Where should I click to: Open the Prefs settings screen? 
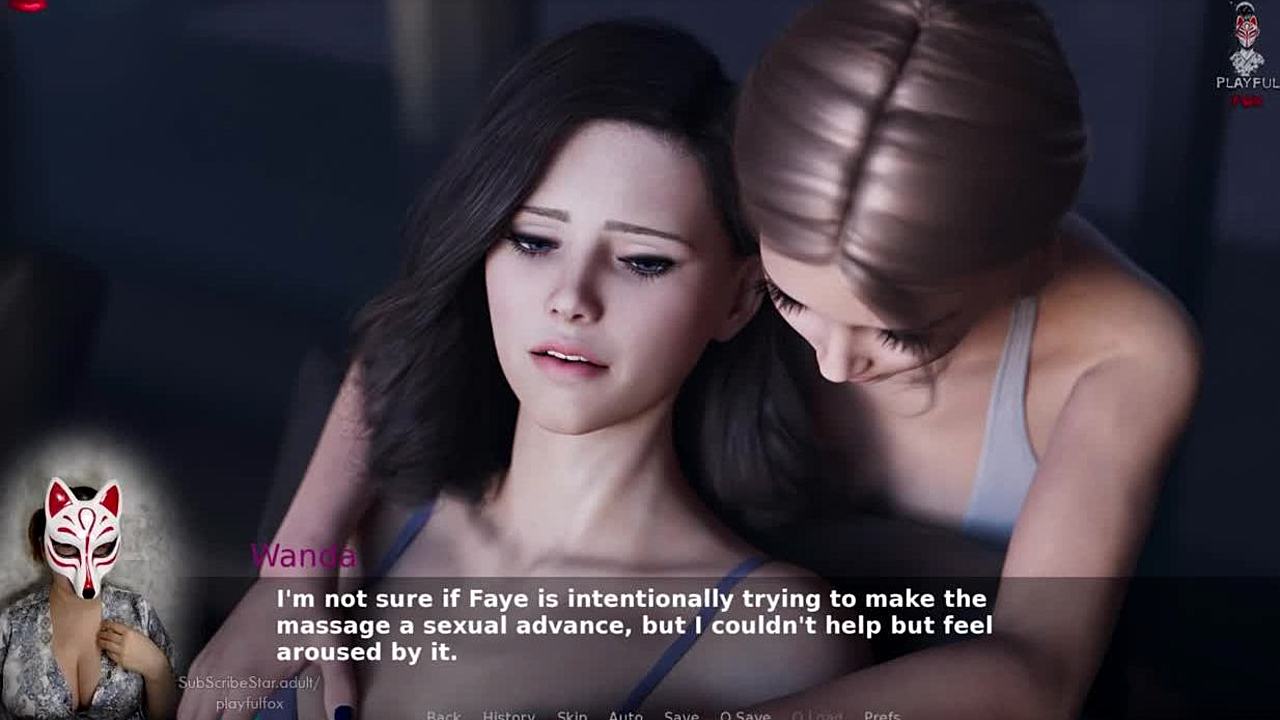point(882,715)
